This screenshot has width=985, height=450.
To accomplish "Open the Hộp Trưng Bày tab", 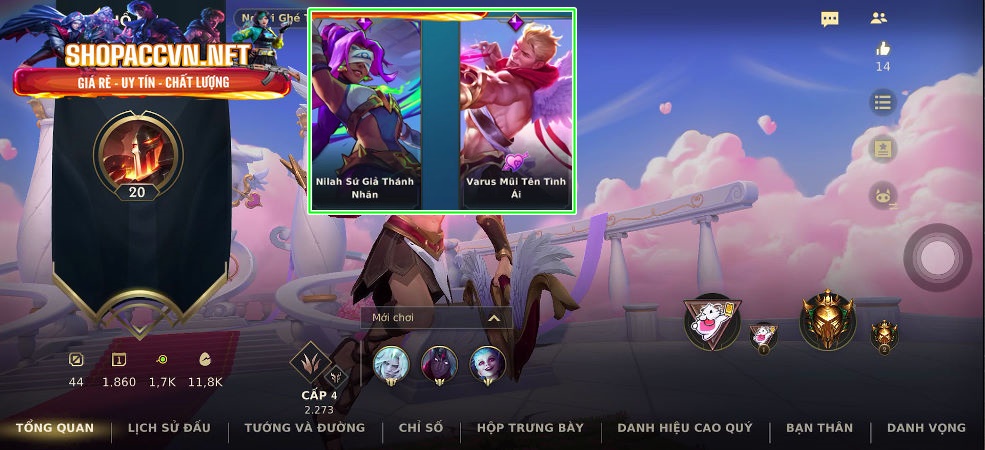I will click(530, 428).
